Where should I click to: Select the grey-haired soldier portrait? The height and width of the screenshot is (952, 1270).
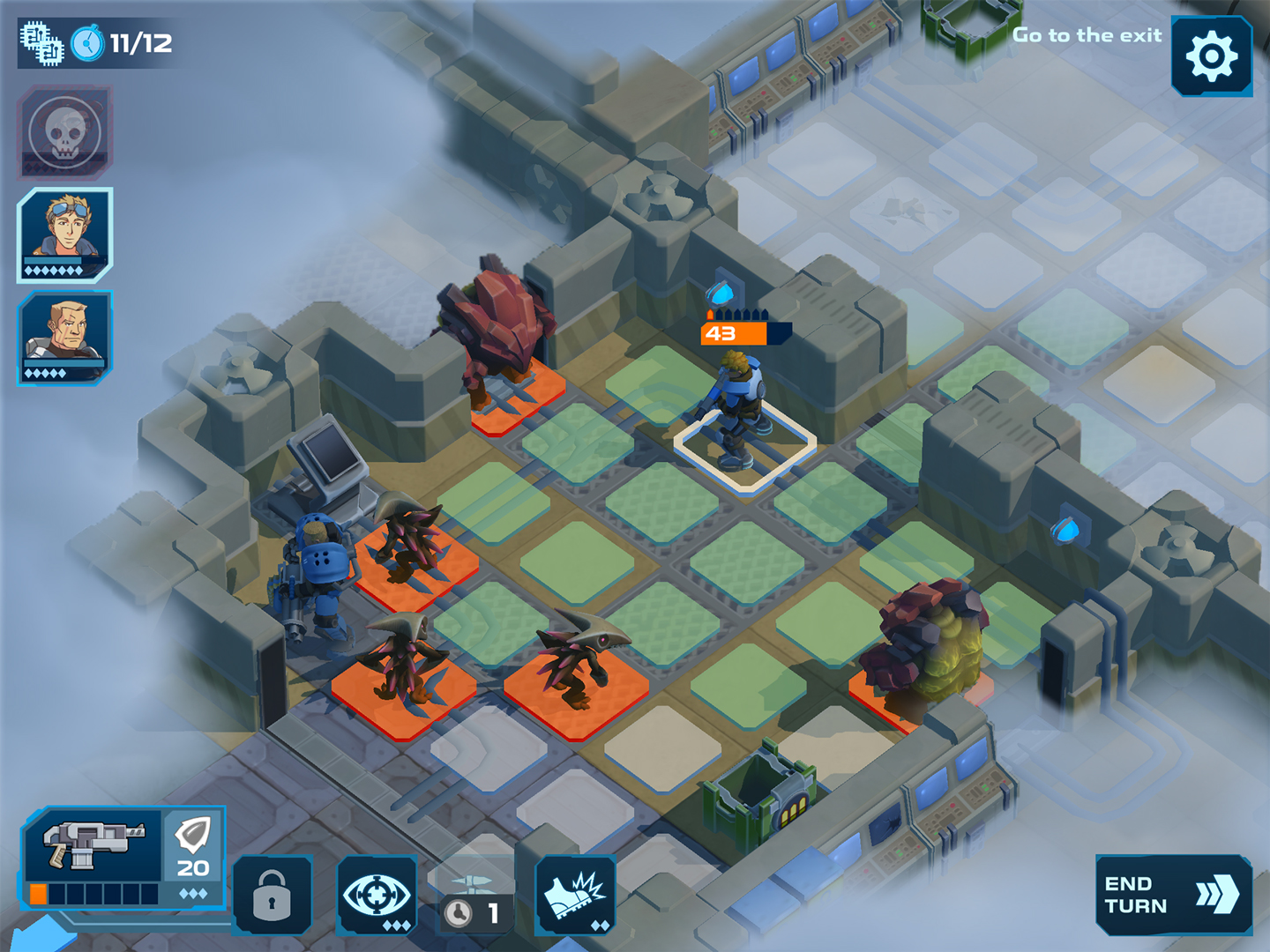[65, 338]
